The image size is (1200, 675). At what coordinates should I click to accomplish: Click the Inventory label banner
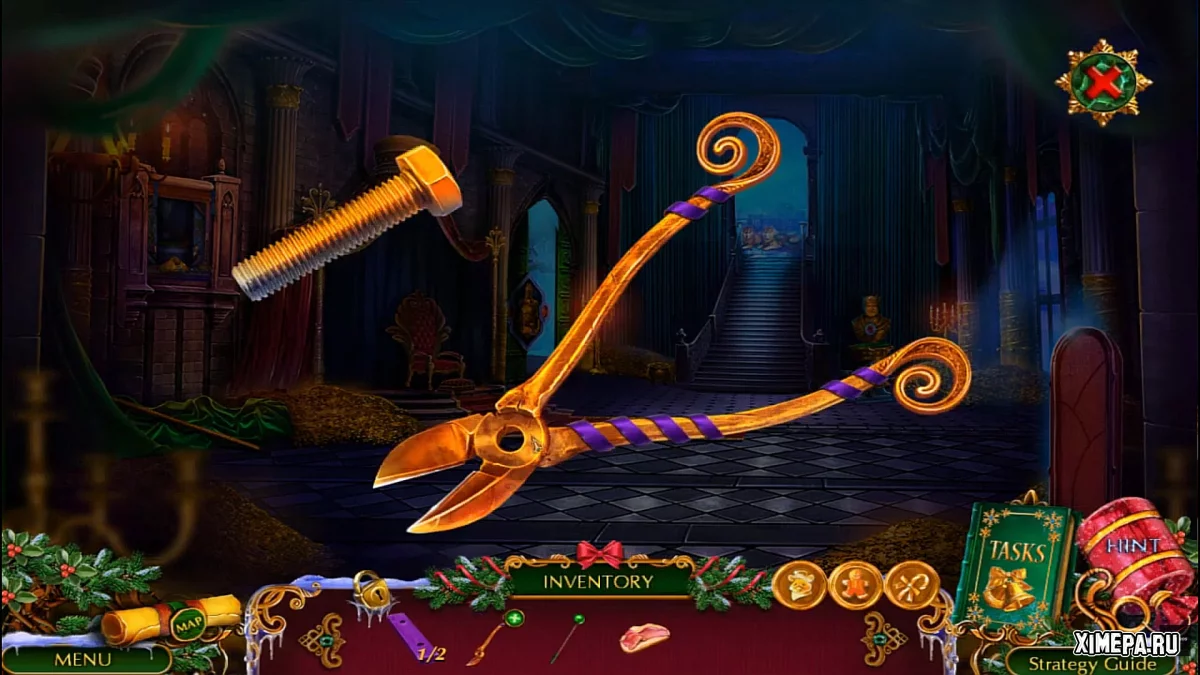point(598,580)
